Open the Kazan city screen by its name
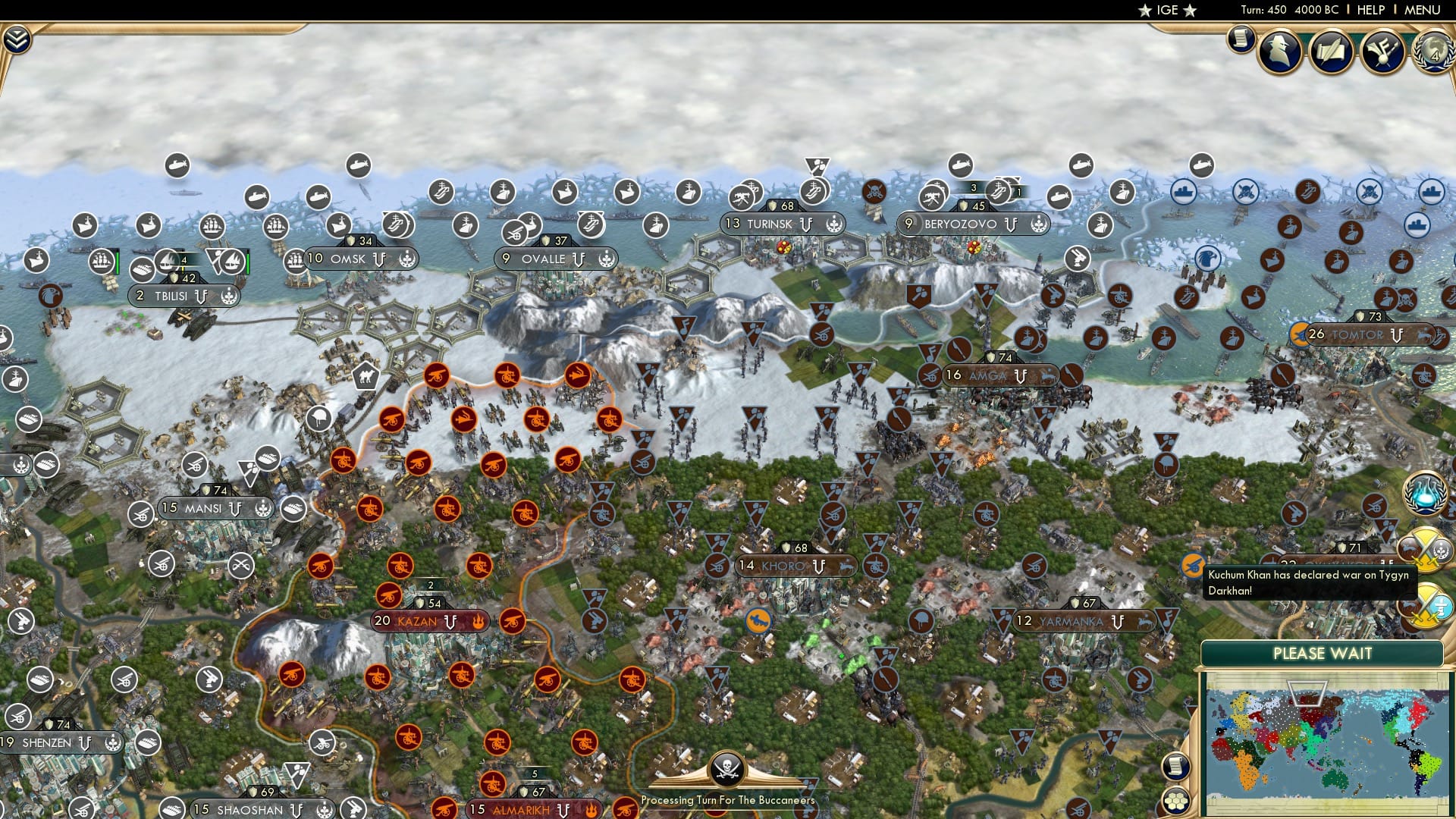Screen dimensions: 1456x819 tap(416, 621)
